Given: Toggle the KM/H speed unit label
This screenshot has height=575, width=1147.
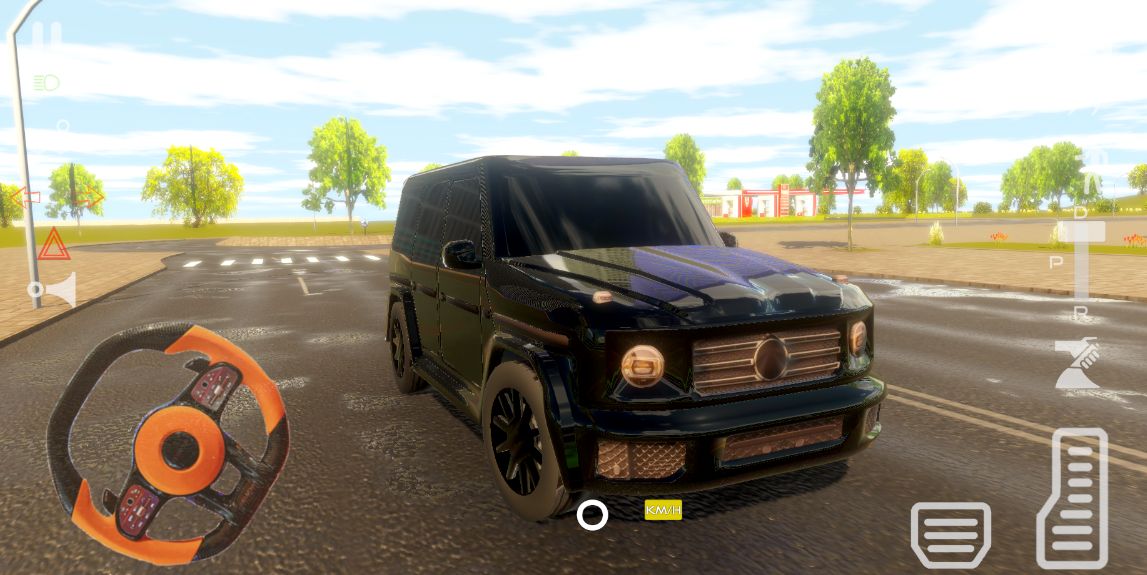Looking at the screenshot, I should pyautogui.click(x=663, y=510).
